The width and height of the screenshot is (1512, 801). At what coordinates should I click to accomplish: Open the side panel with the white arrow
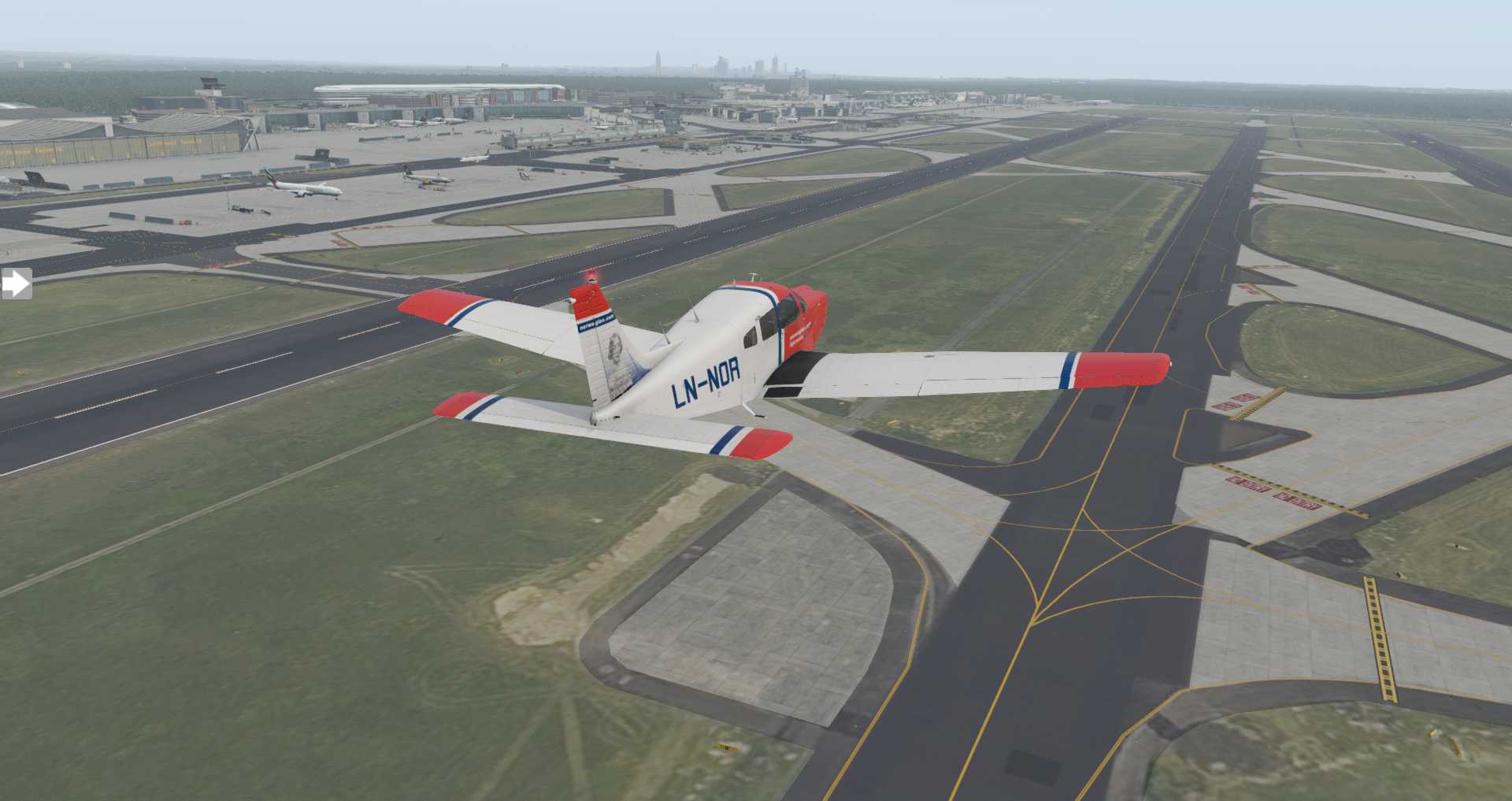point(15,284)
